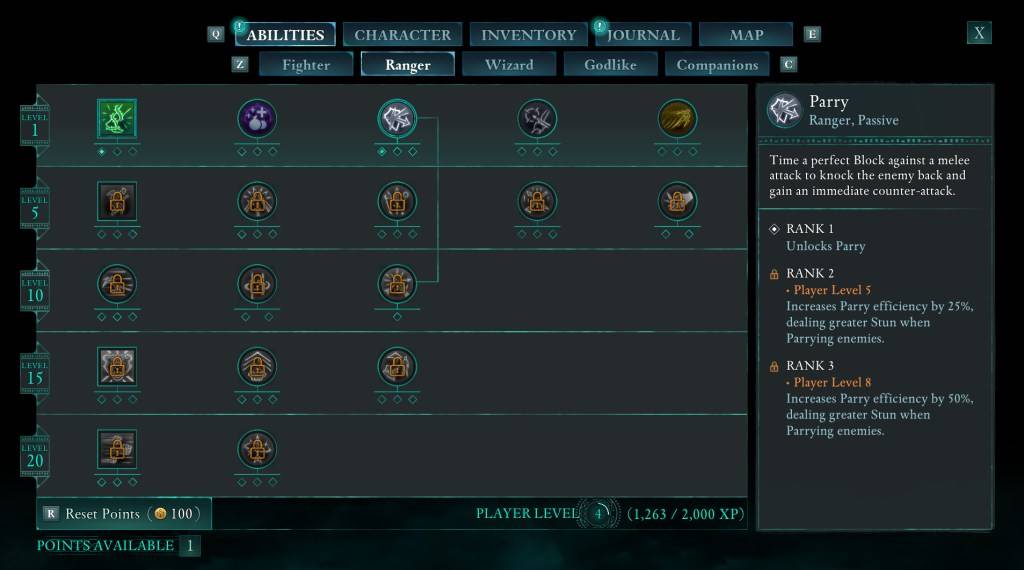This screenshot has width=1024, height=570.
Task: Open the Godlike ability tree
Action: coord(611,65)
